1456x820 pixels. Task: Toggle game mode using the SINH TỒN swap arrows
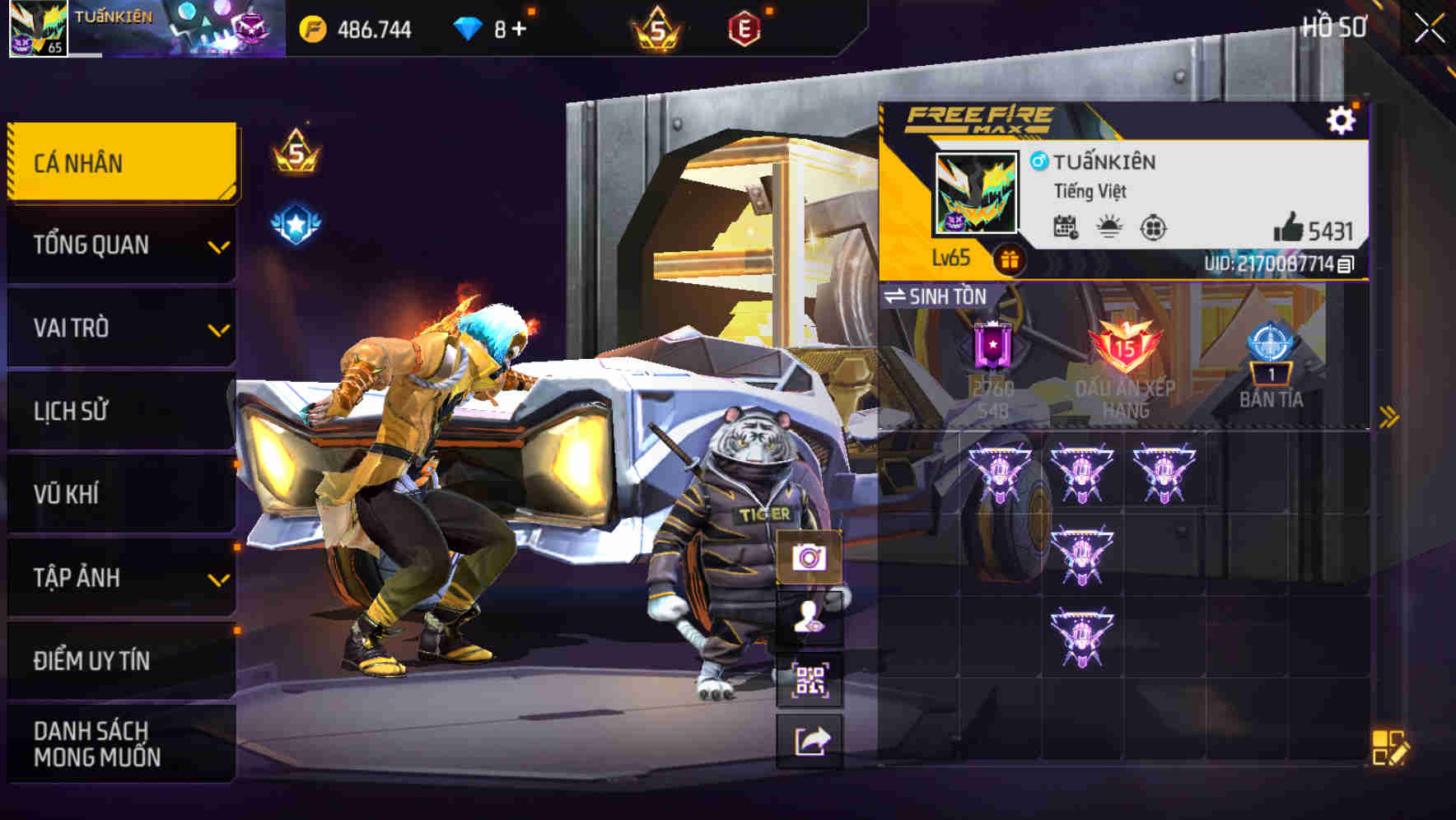click(x=898, y=297)
